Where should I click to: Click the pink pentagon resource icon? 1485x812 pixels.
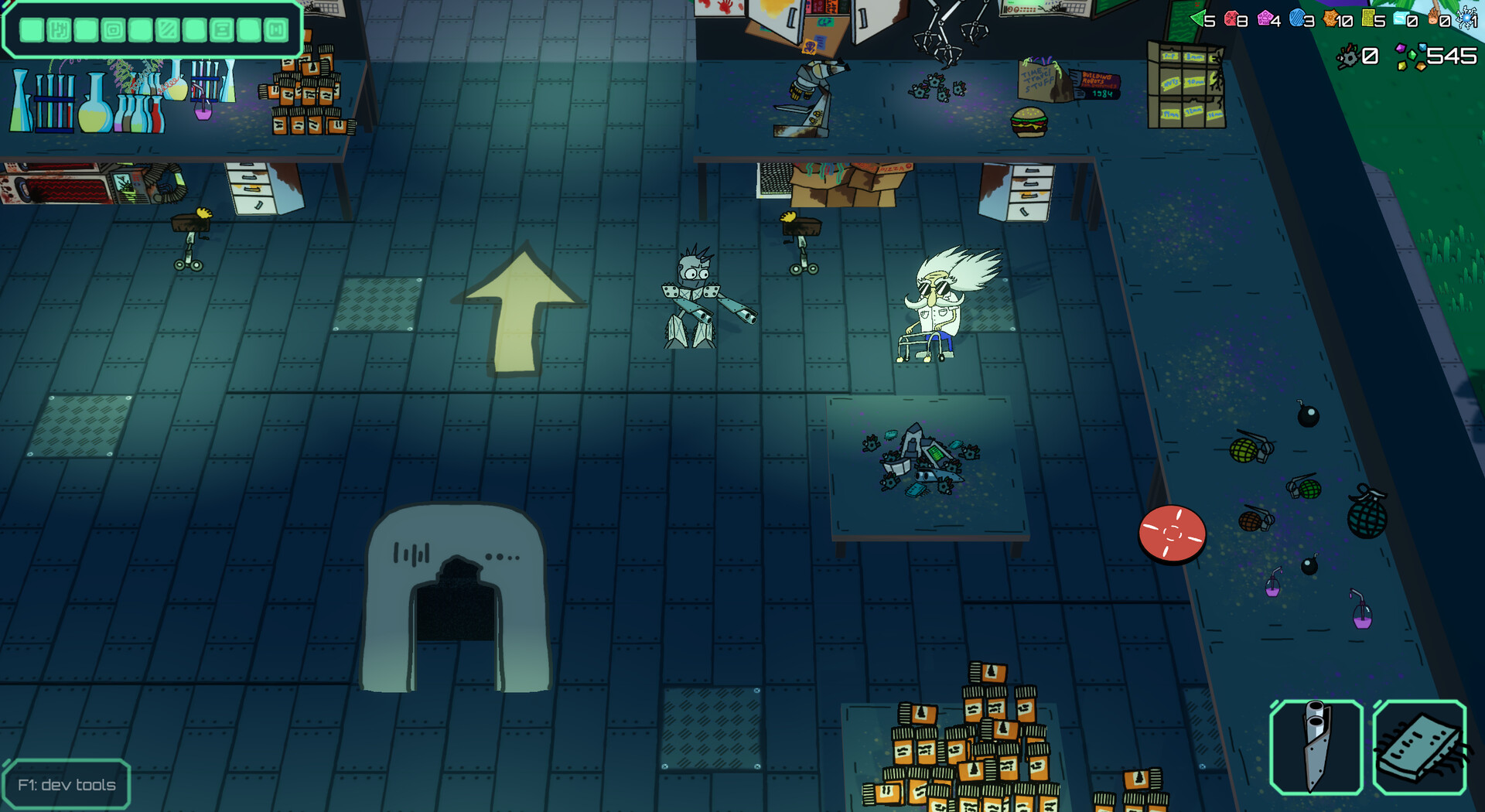[1264, 17]
